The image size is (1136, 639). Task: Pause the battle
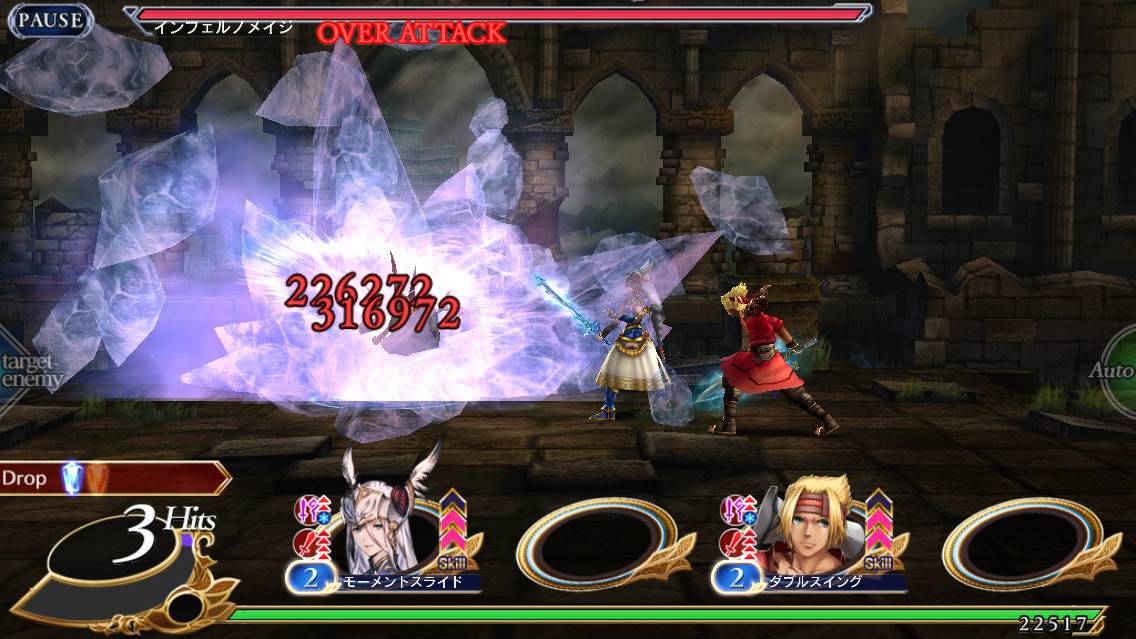tap(50, 20)
